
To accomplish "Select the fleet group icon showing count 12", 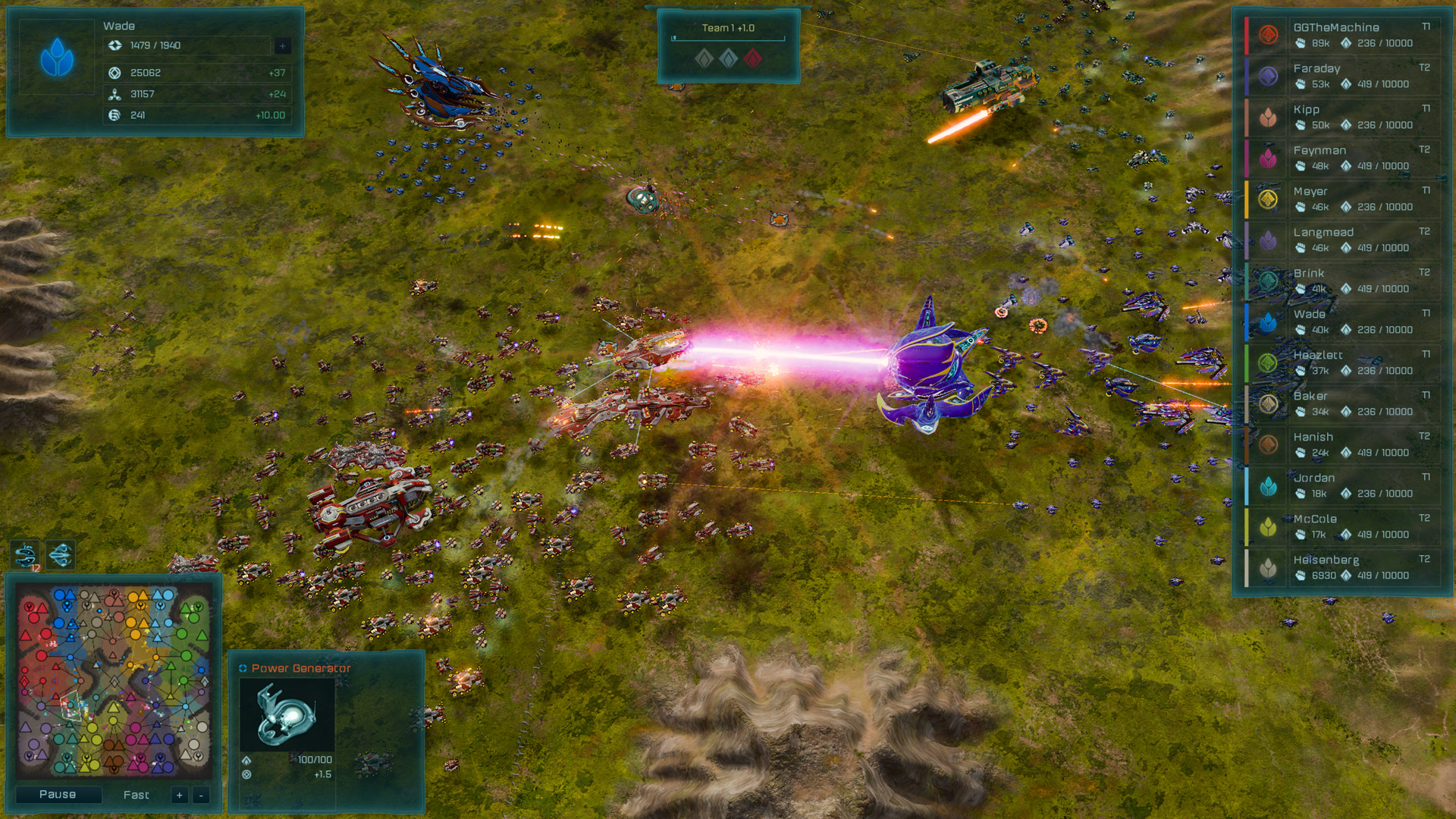I will click(23, 553).
